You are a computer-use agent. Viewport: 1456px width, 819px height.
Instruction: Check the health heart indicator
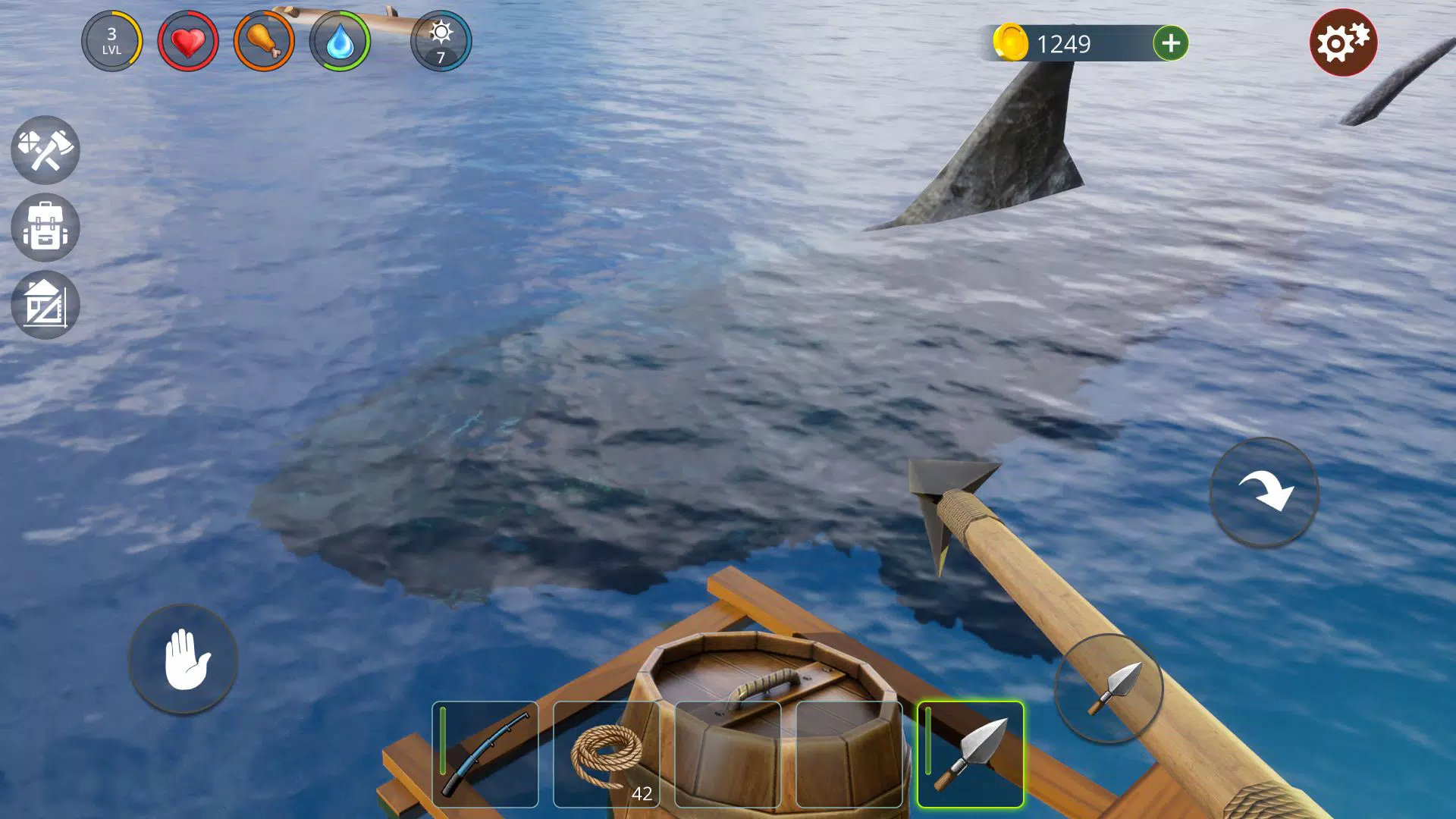click(x=187, y=42)
